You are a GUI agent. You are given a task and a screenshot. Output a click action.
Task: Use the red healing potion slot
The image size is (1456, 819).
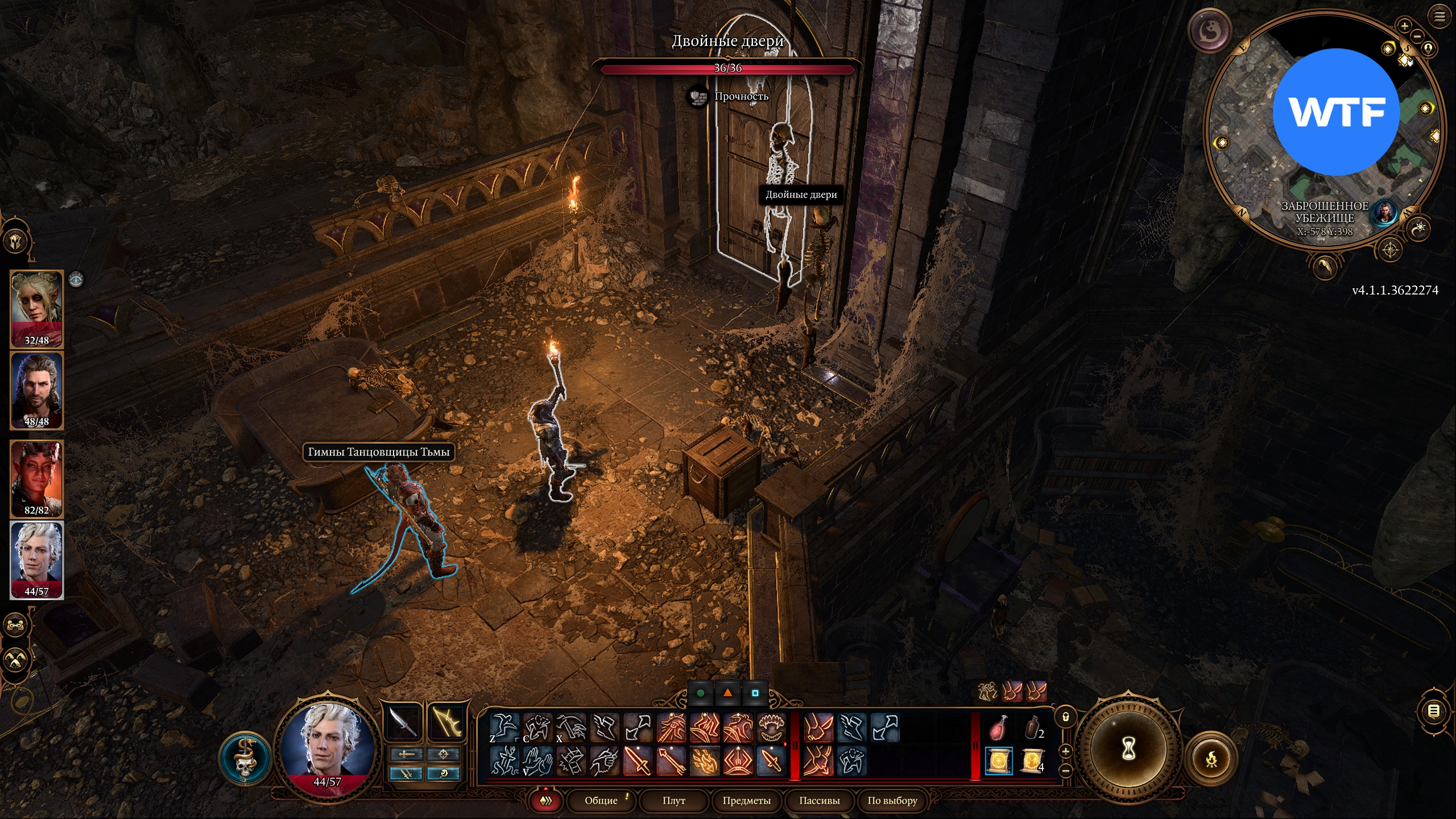(x=998, y=729)
